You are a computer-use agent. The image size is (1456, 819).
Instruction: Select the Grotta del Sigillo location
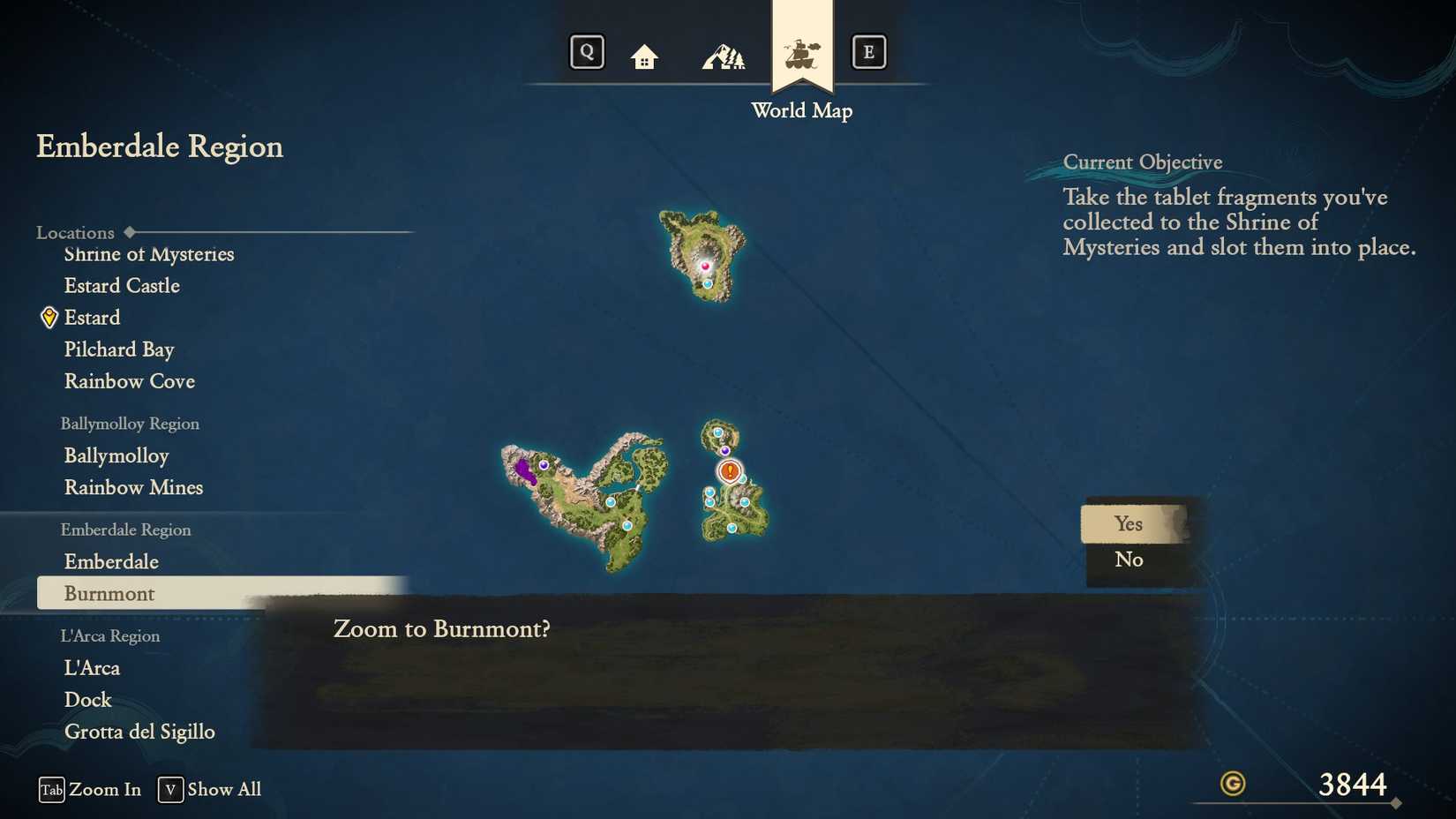pyautogui.click(x=140, y=731)
